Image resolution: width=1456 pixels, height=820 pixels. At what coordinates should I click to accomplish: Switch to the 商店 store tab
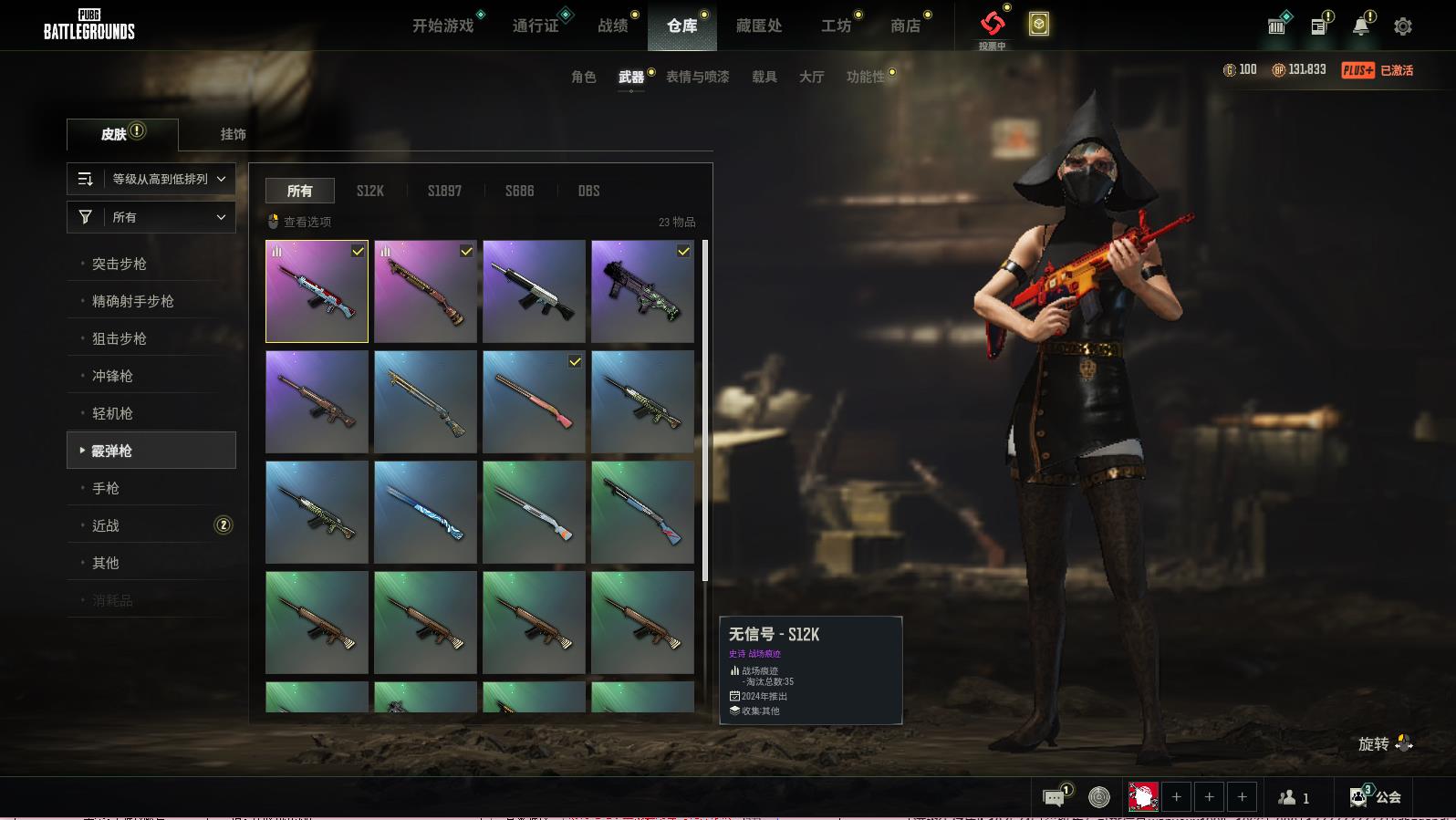click(x=905, y=26)
